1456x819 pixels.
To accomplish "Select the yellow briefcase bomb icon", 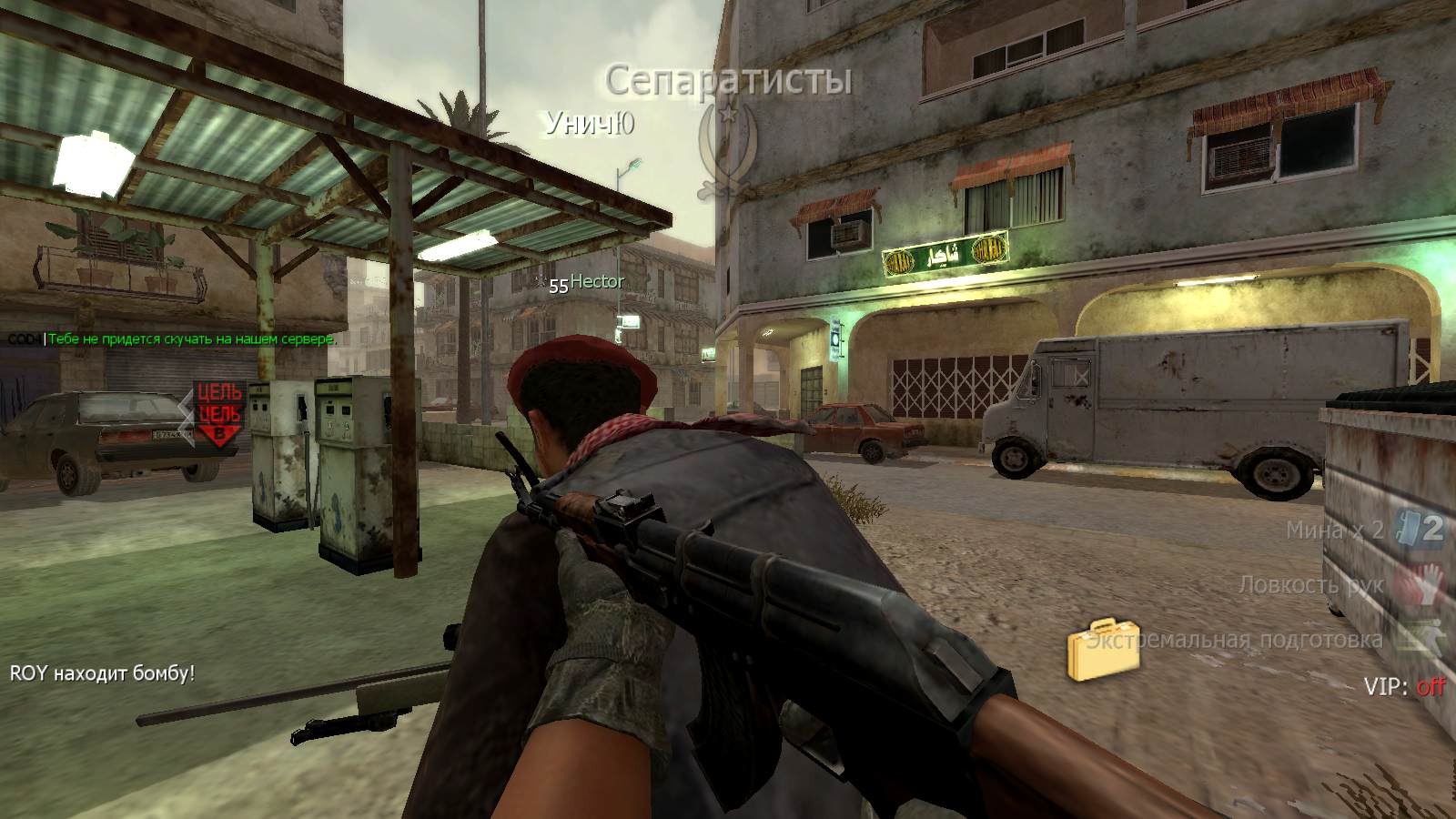I will [x=1104, y=651].
